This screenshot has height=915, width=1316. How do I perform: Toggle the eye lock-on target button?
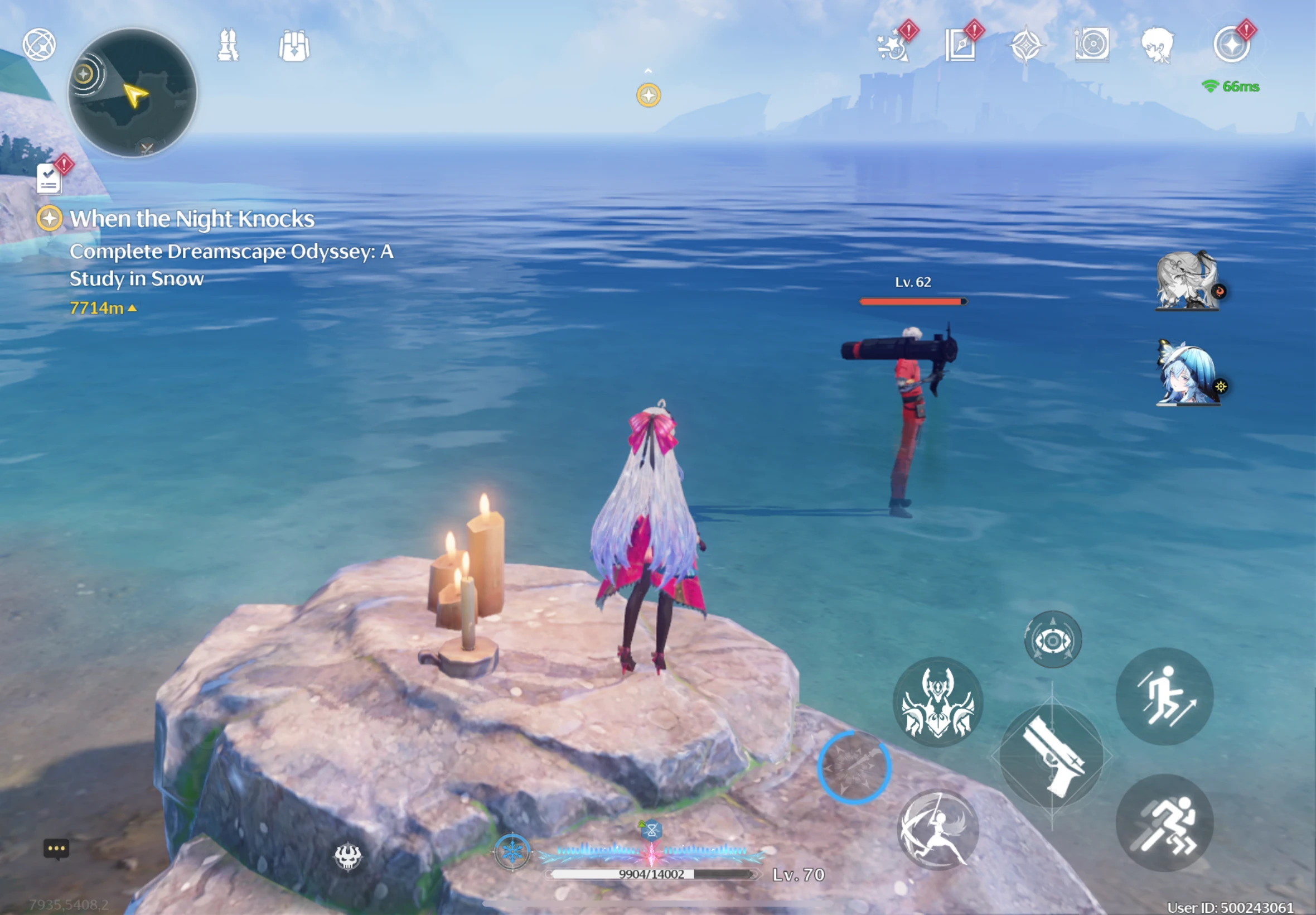(x=1052, y=639)
